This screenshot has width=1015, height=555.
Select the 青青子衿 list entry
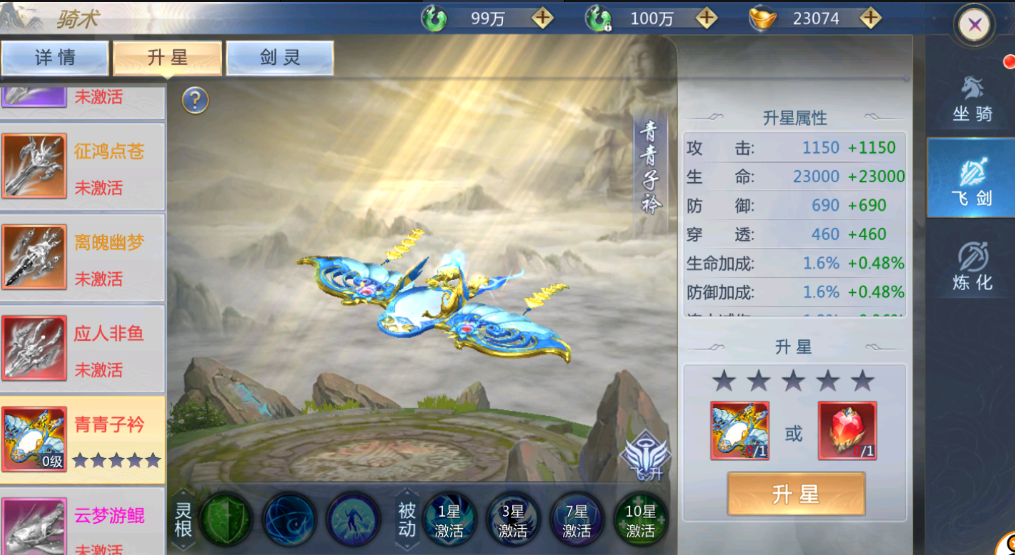(83, 441)
